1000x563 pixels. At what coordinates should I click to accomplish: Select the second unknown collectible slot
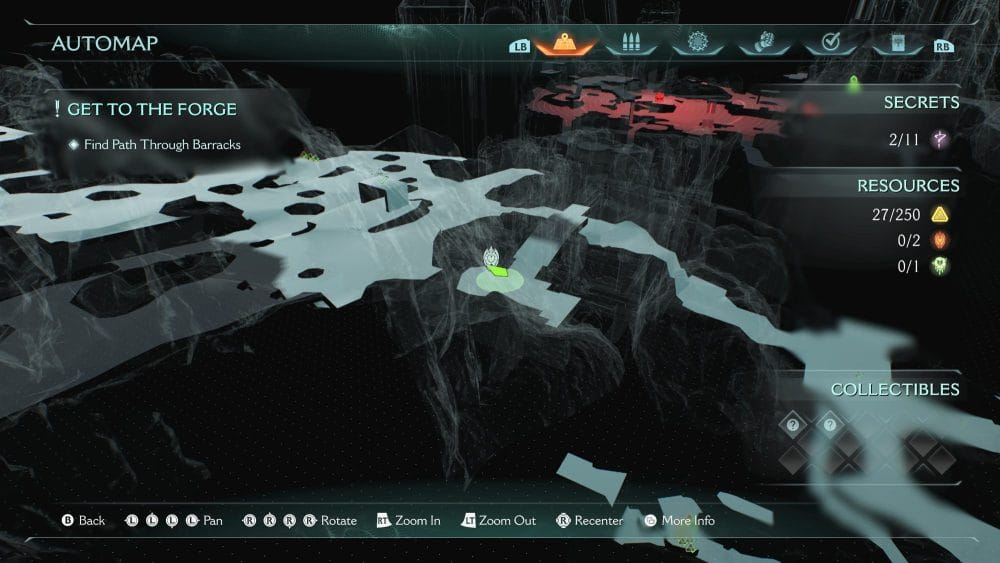click(830, 426)
